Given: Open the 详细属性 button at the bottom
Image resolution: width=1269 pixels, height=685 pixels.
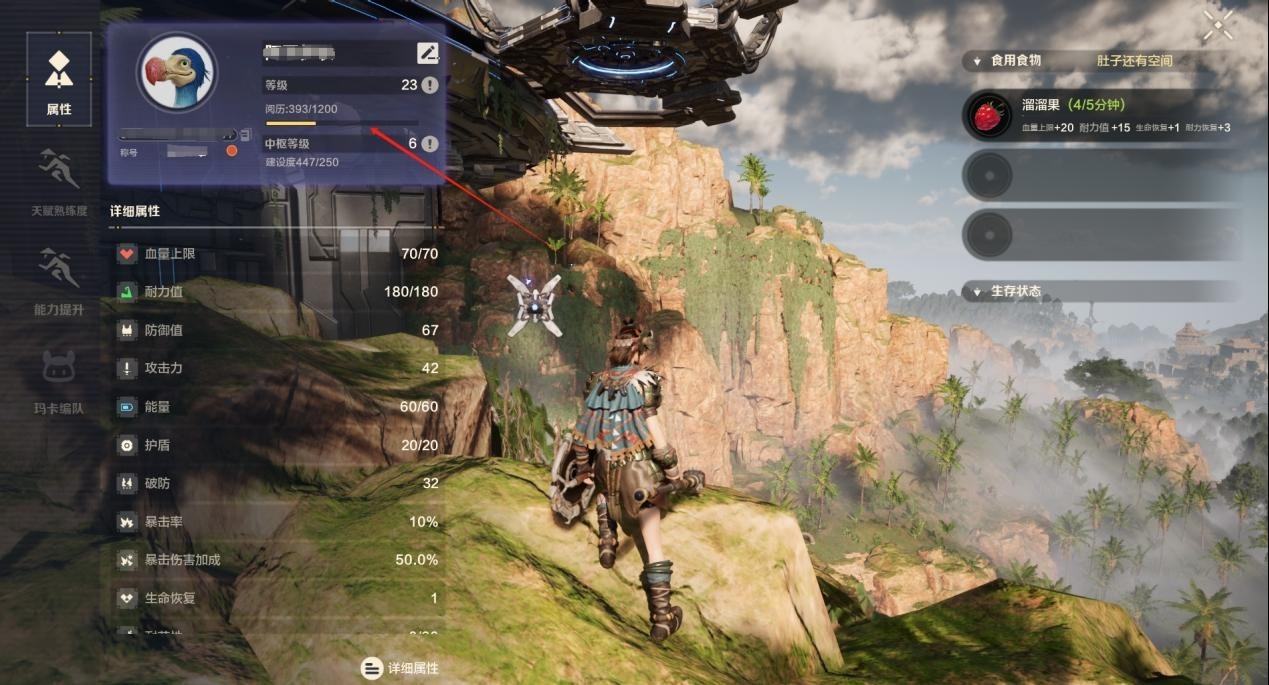Looking at the screenshot, I should (400, 668).
